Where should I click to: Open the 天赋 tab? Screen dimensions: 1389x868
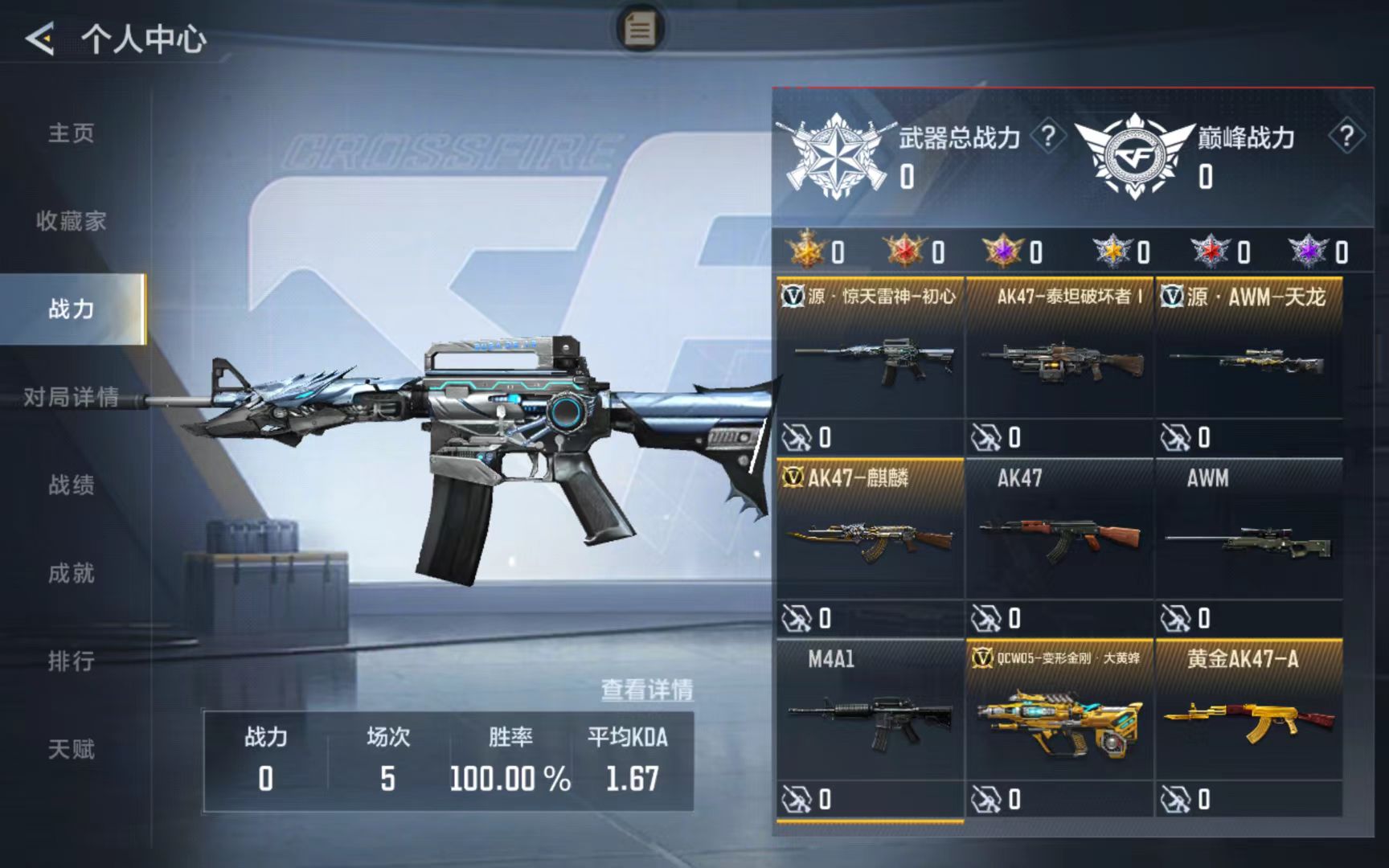(x=72, y=749)
